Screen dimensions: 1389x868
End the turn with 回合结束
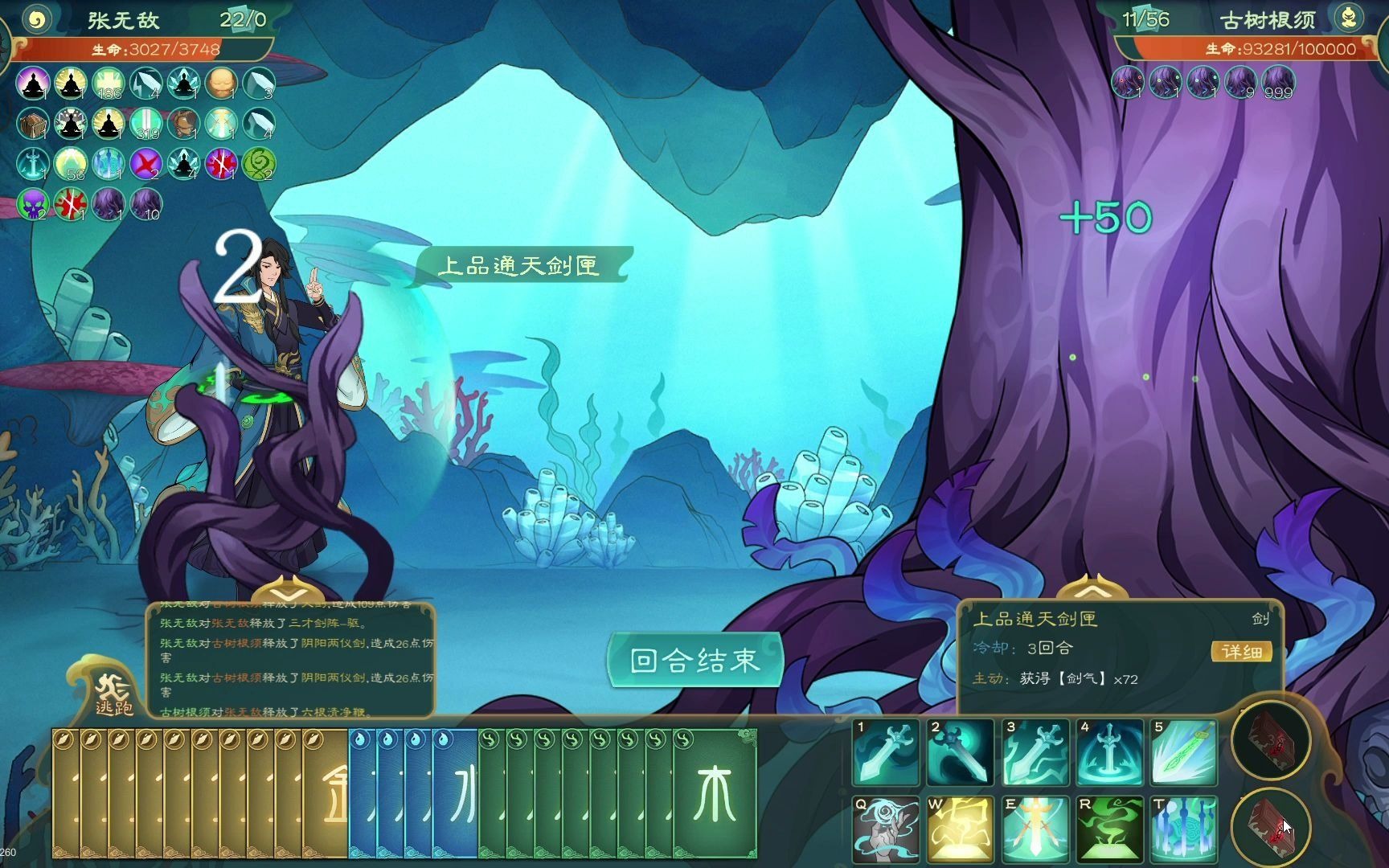694,661
